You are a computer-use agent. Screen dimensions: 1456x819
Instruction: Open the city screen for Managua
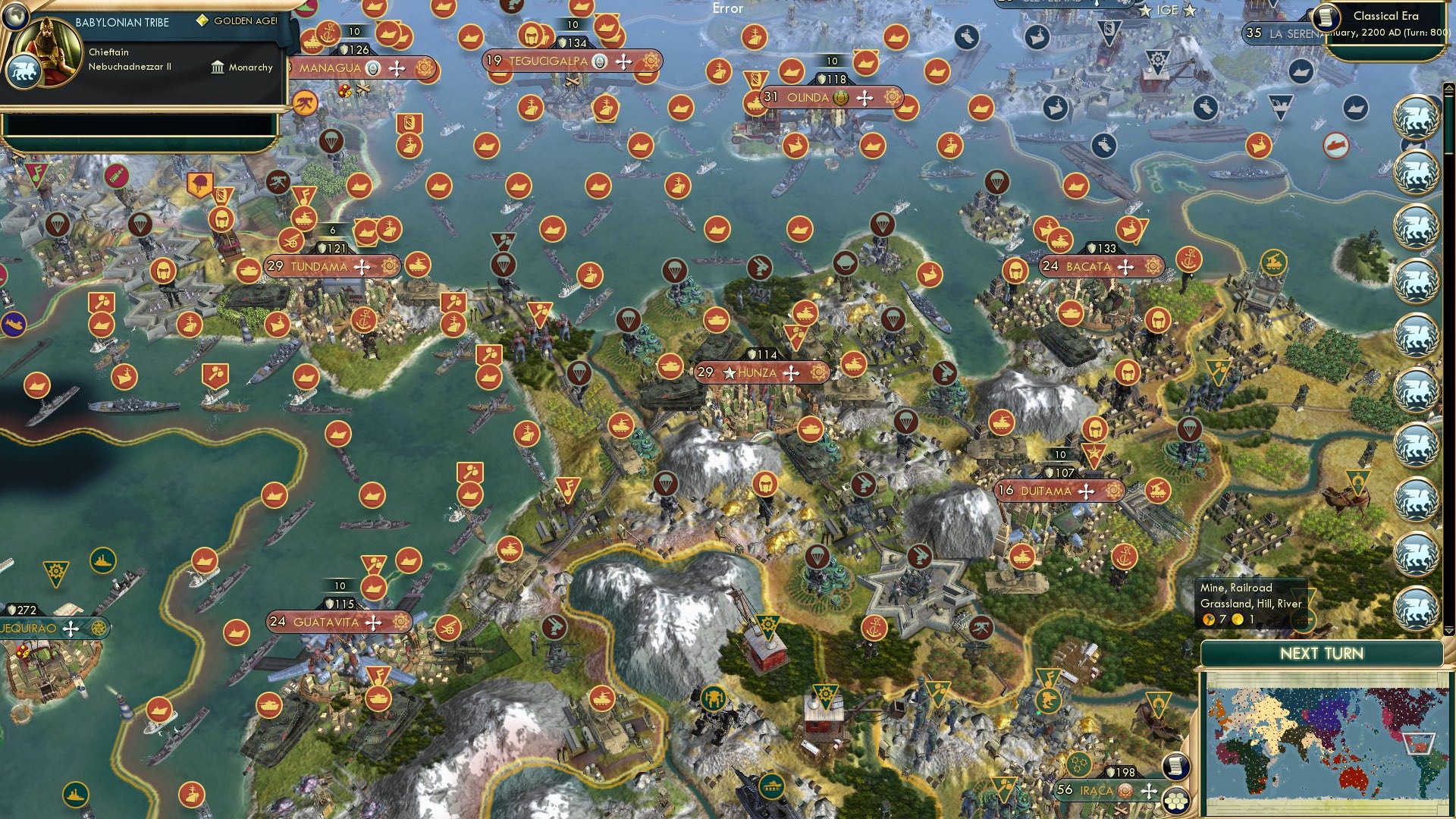(330, 67)
